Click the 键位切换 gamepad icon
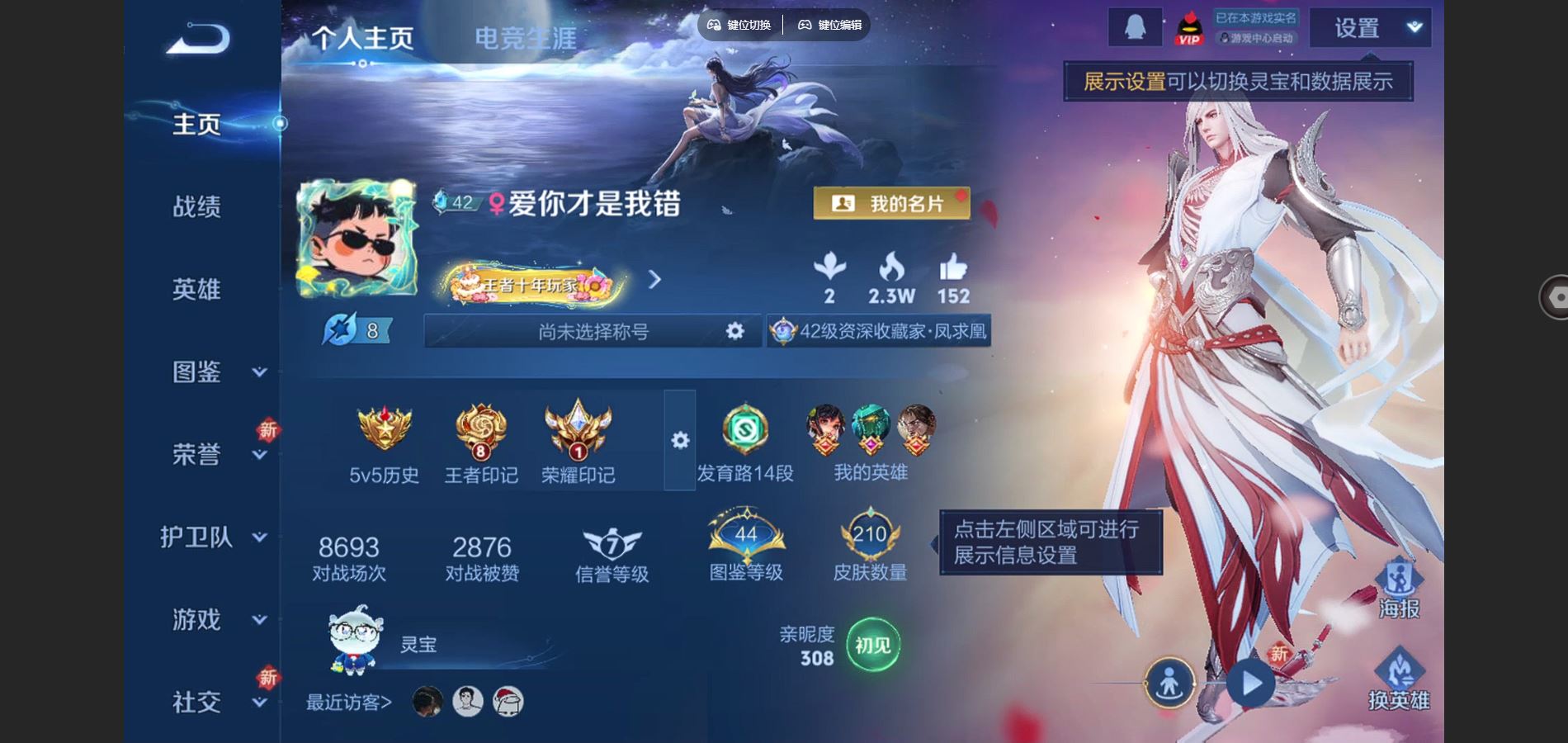The image size is (1568, 743). tap(715, 25)
